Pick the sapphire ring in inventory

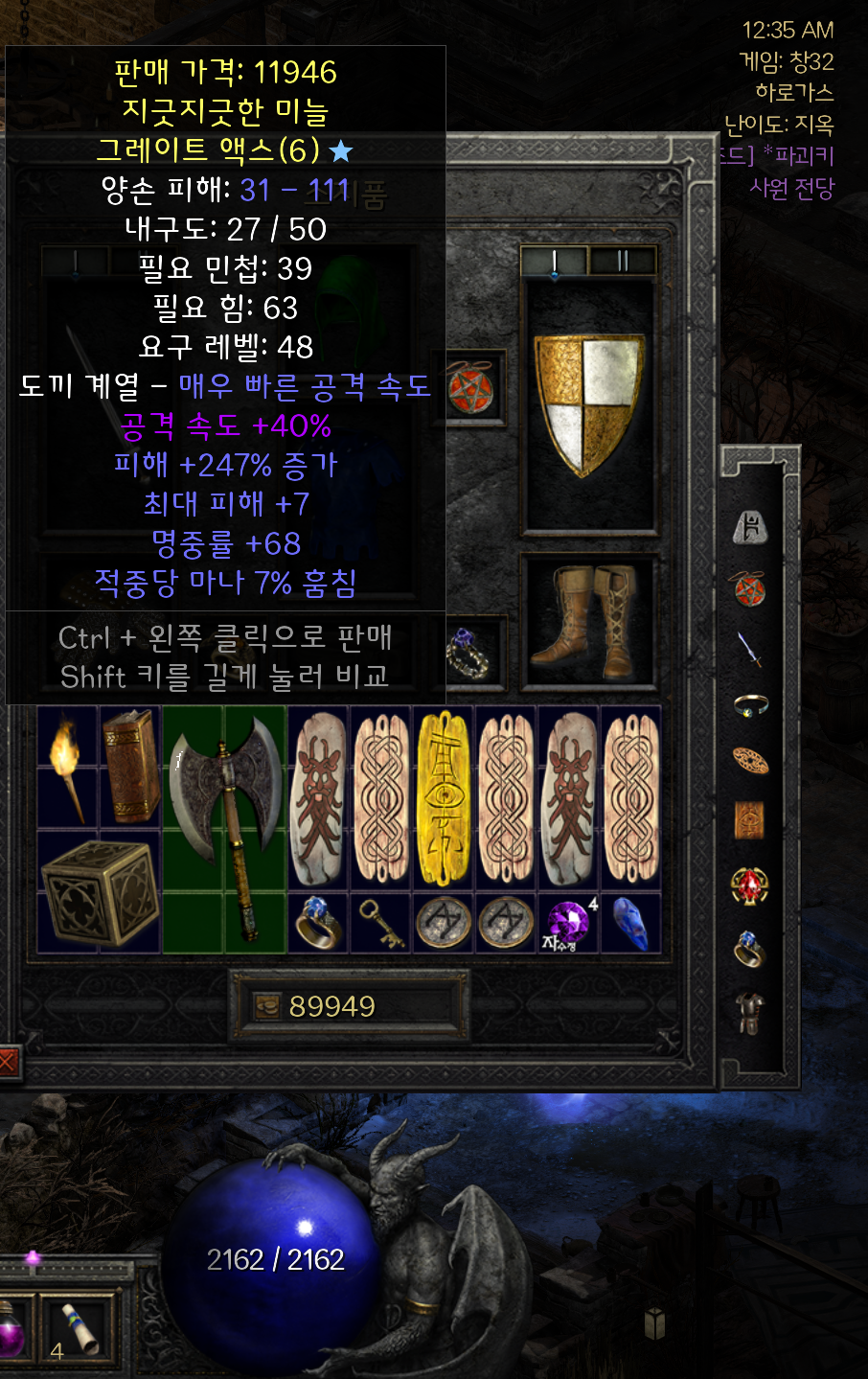(x=318, y=923)
